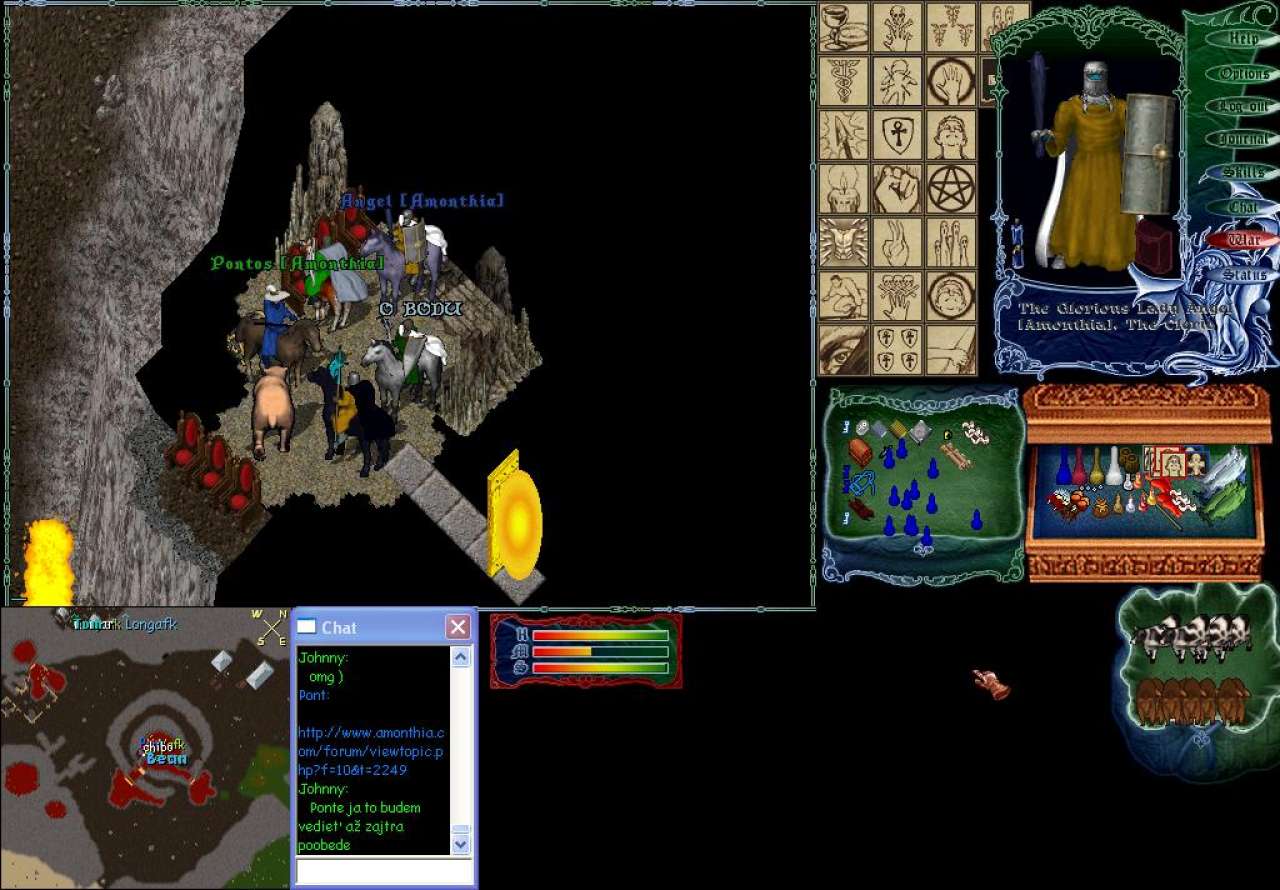Pick the brown chest item in the backpack
Screen dimensions: 1280x890
(x=860, y=452)
